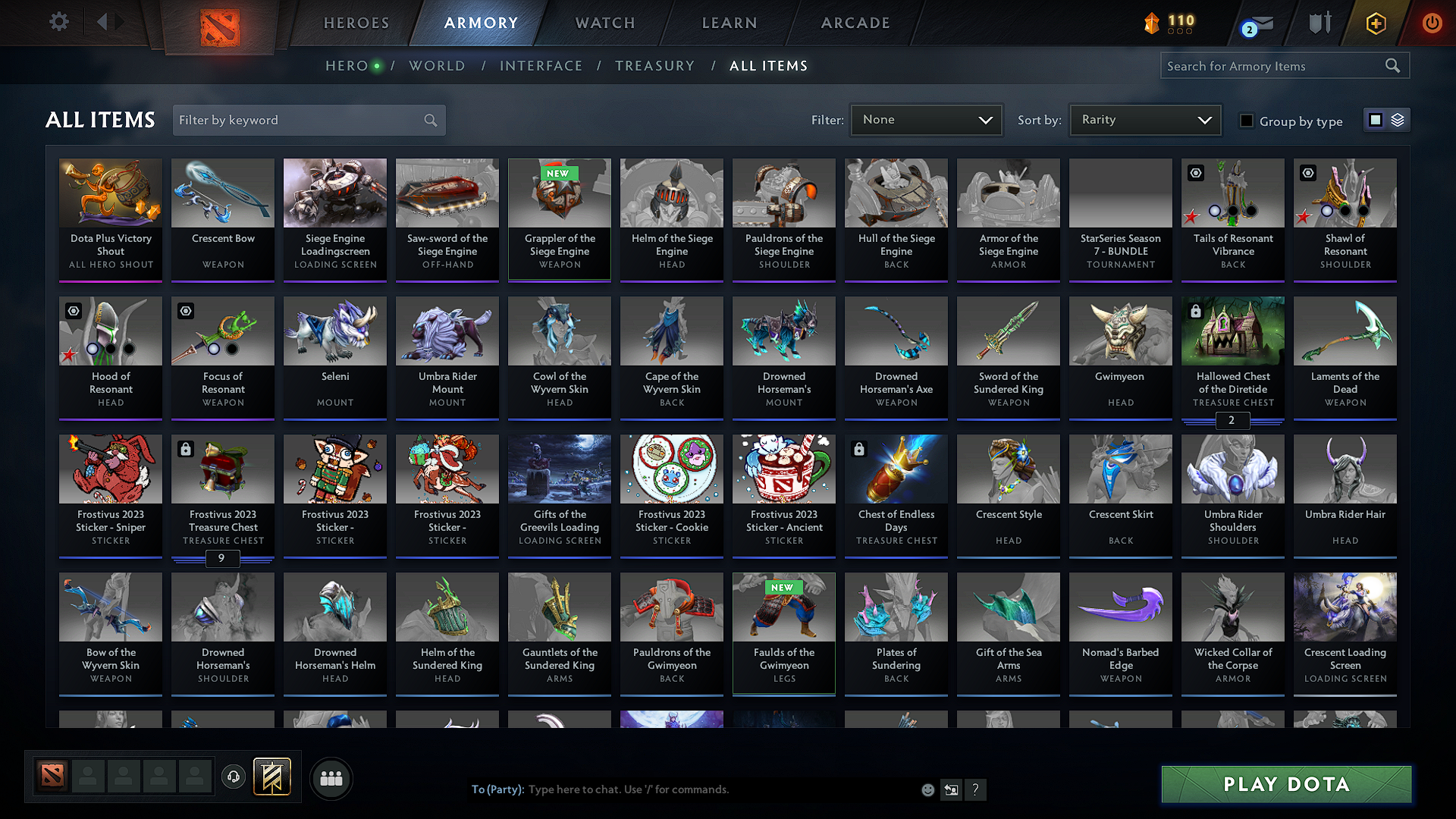Open the loadout shield-and-sword icon
This screenshot has width=1456, height=819.
pos(1319,23)
